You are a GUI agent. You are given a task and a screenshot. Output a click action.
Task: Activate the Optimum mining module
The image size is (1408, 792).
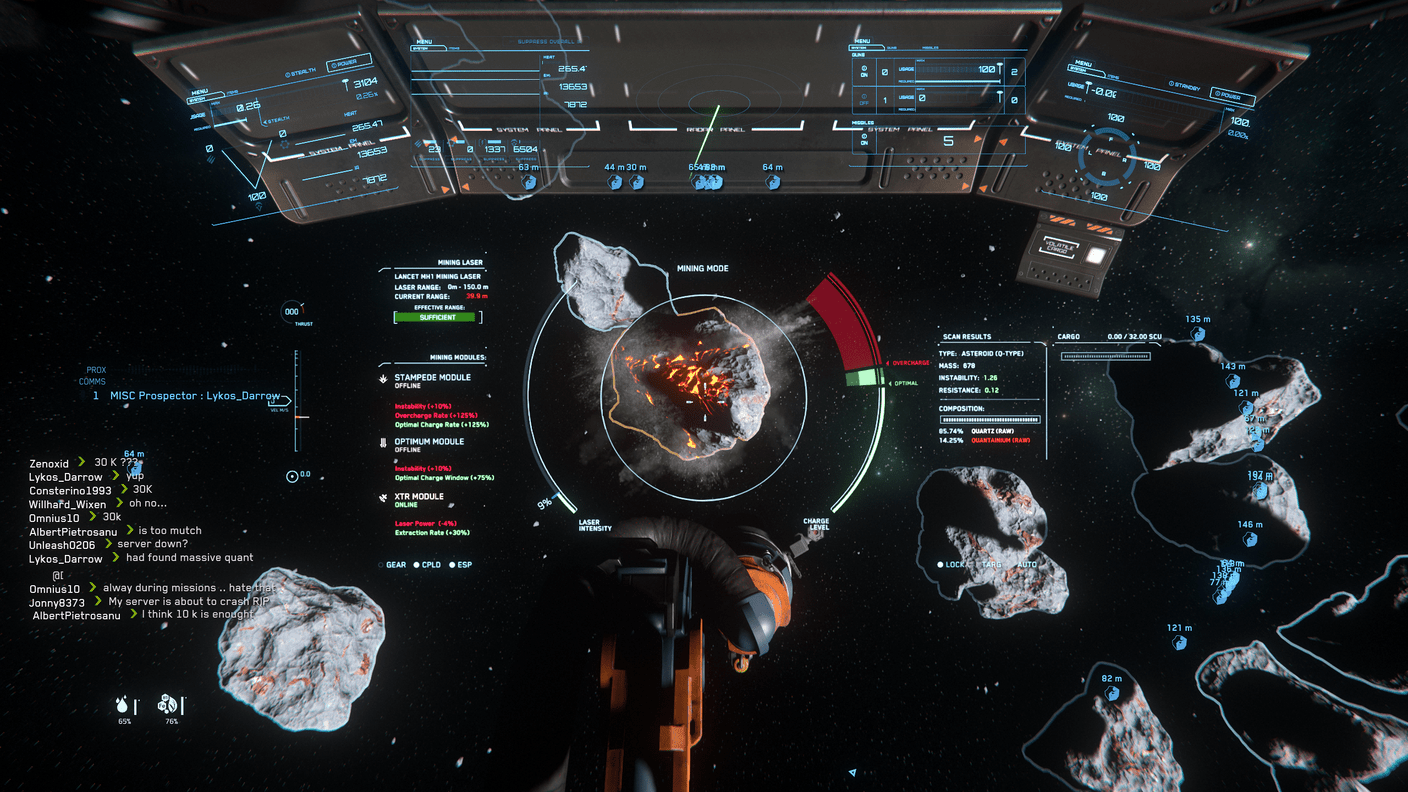(x=429, y=442)
